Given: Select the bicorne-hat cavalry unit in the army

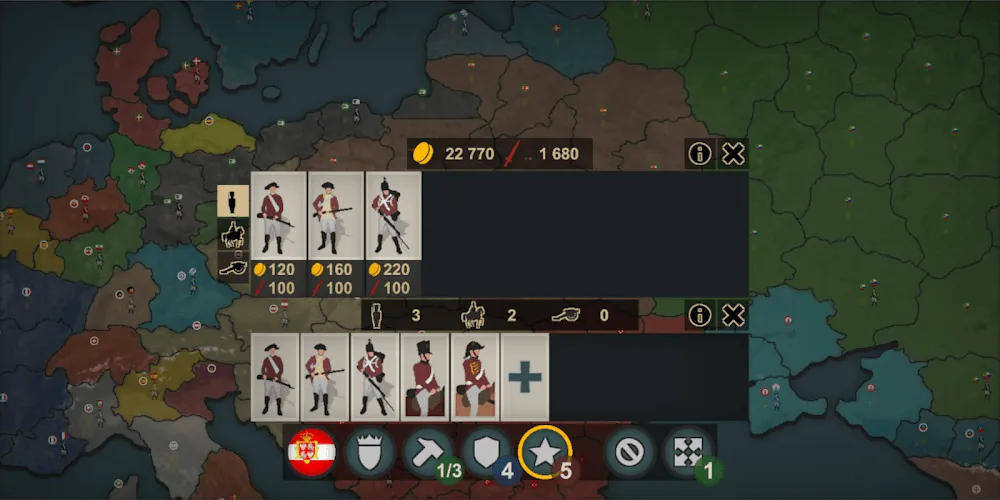Looking at the screenshot, I should pos(475,377).
